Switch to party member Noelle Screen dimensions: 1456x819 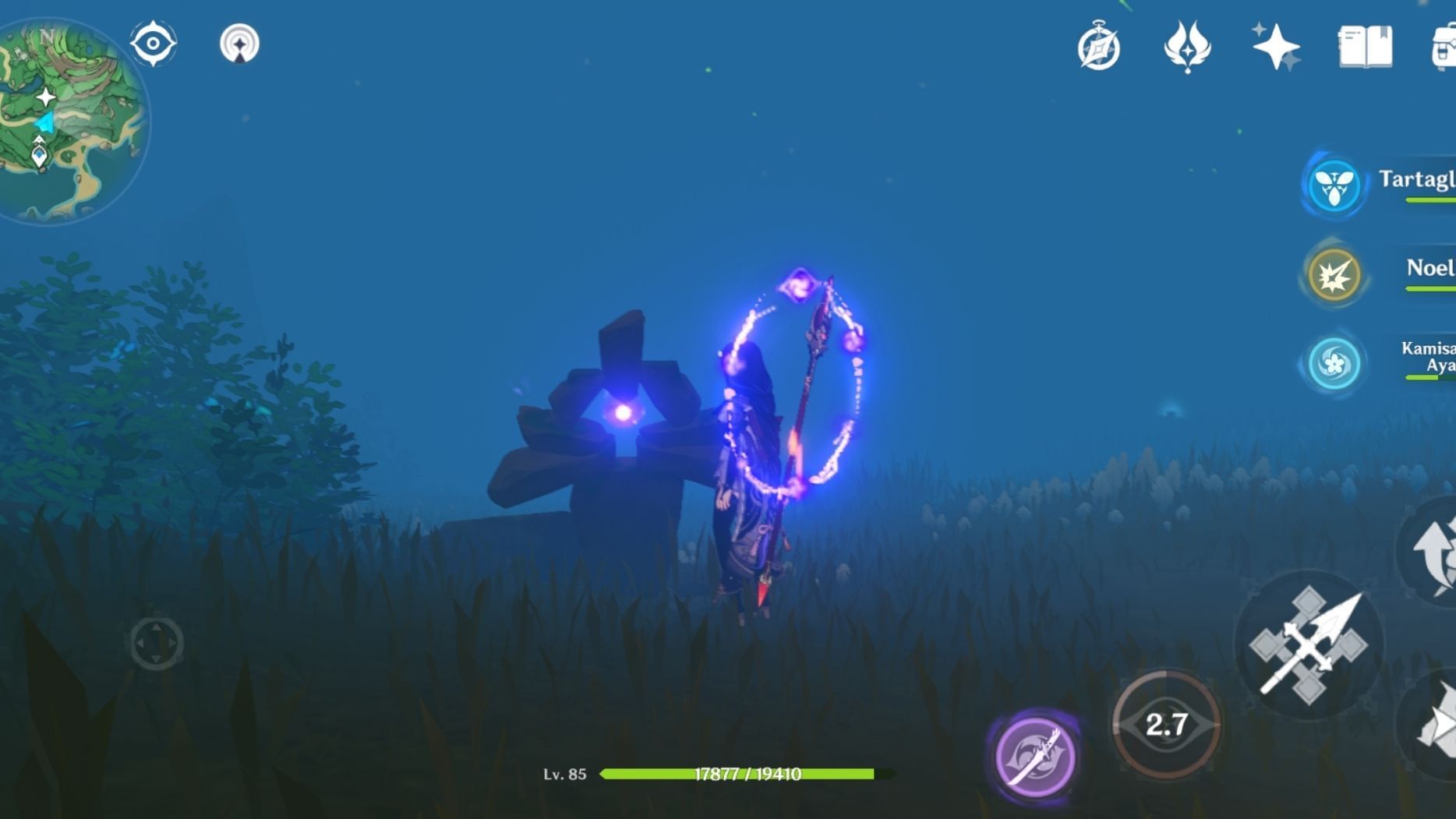pos(1334,275)
